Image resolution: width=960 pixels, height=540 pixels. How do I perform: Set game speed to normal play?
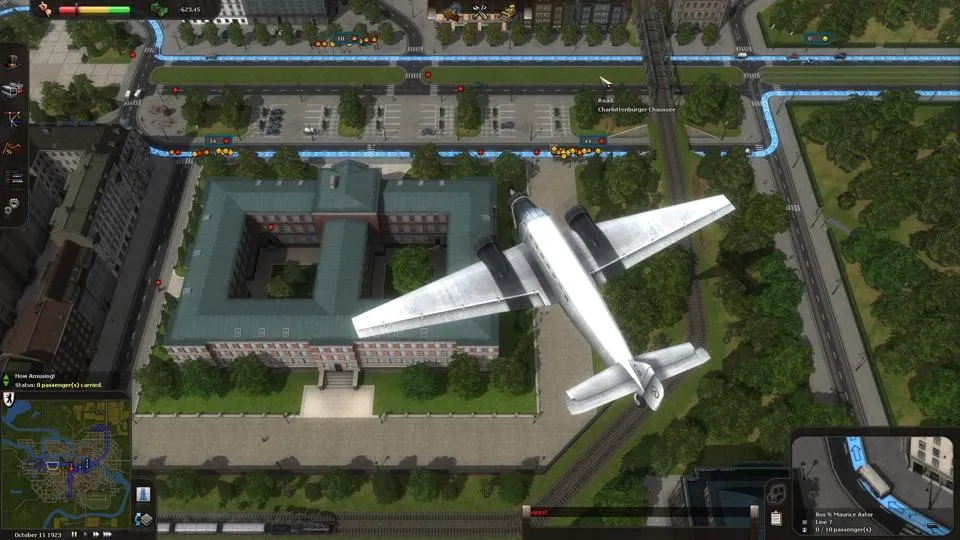tap(86, 534)
